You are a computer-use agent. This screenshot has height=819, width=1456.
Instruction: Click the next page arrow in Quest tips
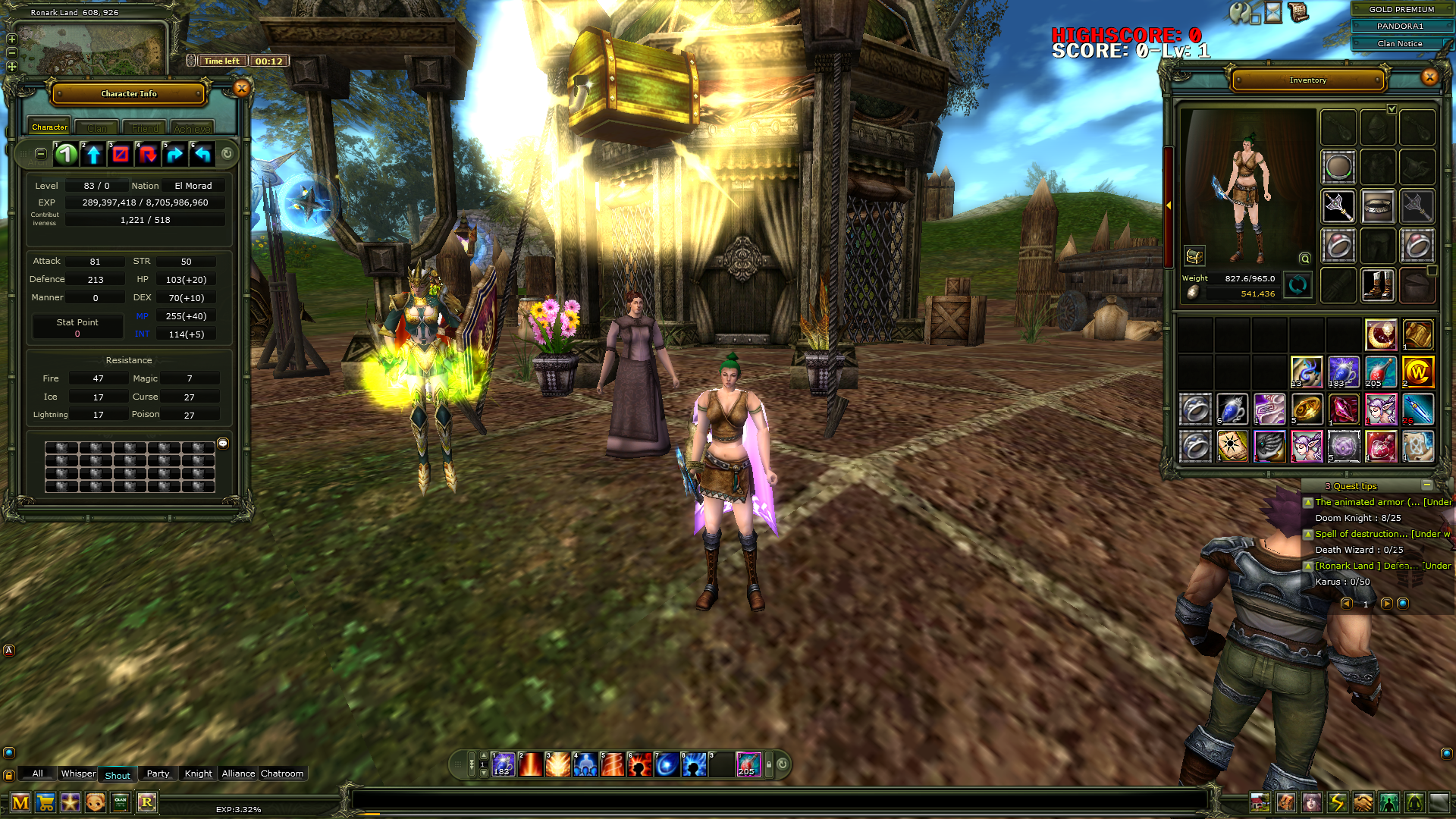pyautogui.click(x=1385, y=604)
